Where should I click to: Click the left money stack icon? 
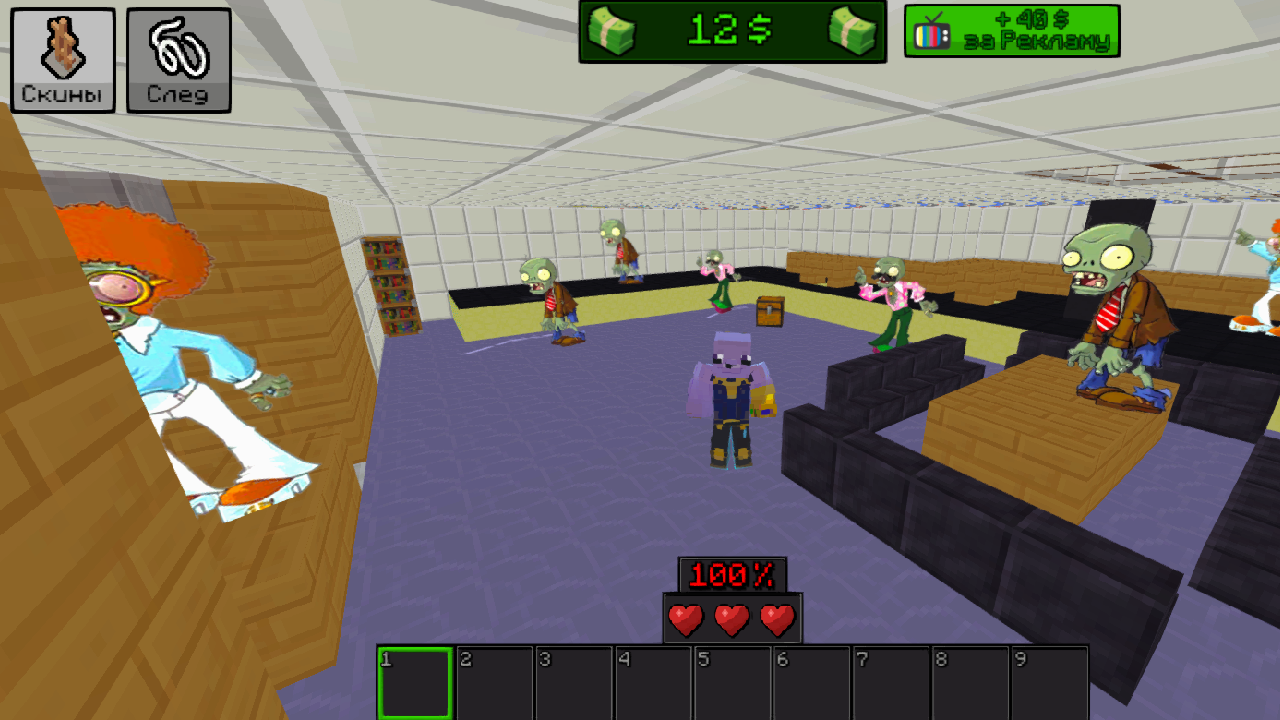(x=612, y=30)
